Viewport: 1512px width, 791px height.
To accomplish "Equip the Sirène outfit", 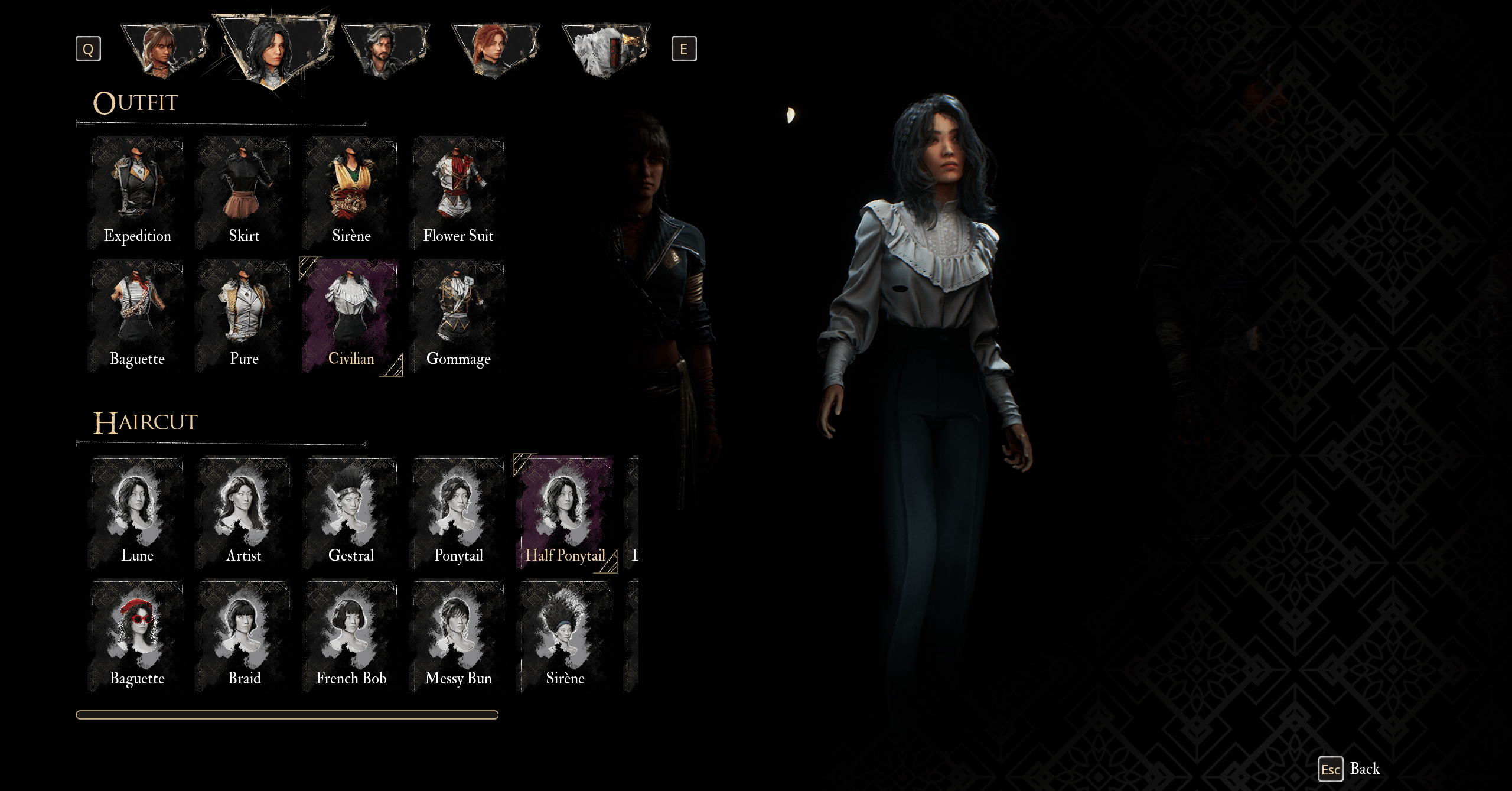I will coord(351,194).
